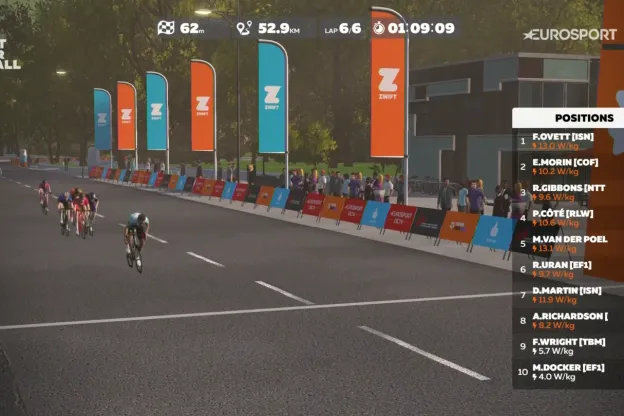The width and height of the screenshot is (624, 416).
Task: Click R.Gibbons in the positions panel
Action: click(566, 192)
